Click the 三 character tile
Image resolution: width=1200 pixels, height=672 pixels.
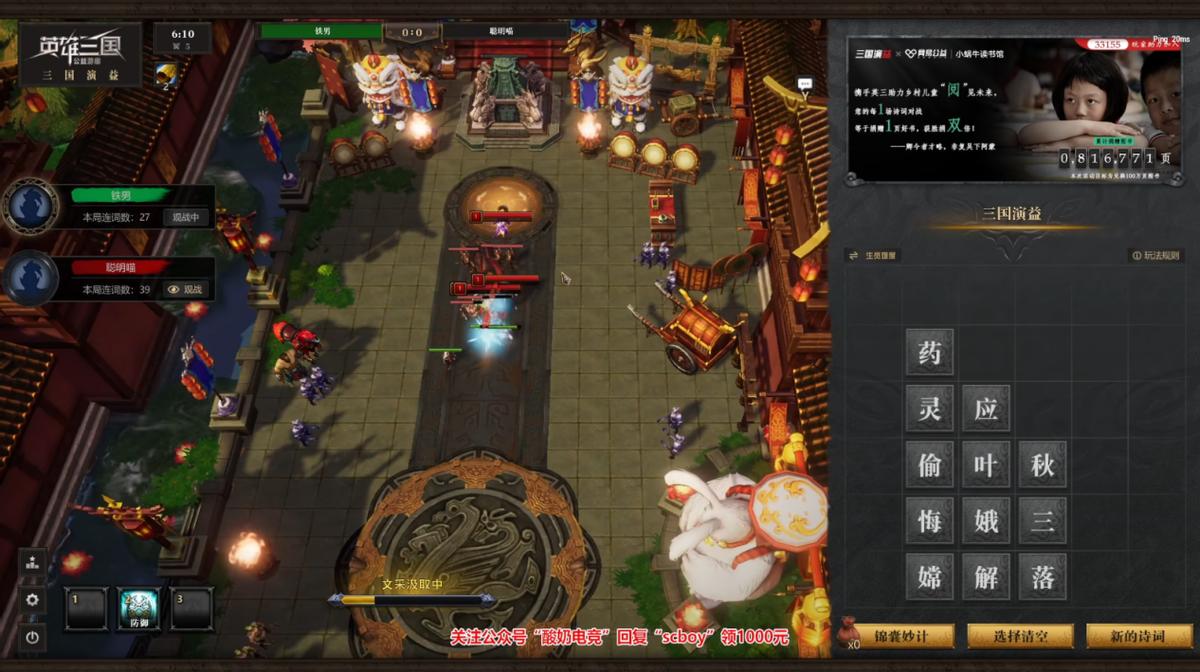[x=1042, y=520]
